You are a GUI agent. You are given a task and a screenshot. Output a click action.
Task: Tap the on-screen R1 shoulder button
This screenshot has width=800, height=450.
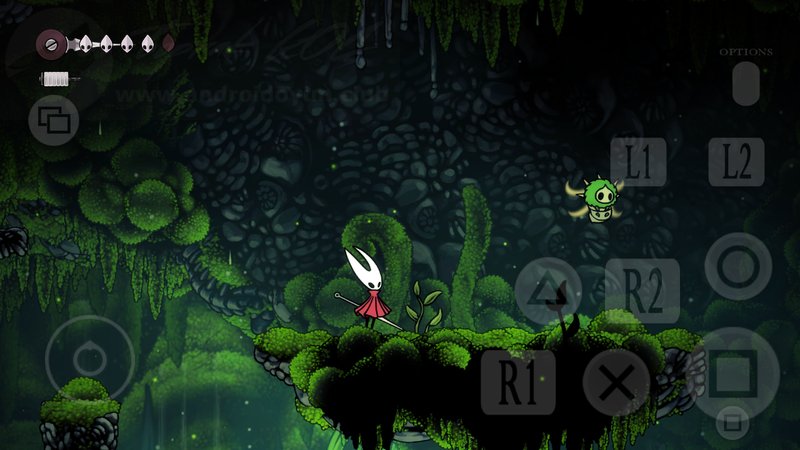(518, 382)
